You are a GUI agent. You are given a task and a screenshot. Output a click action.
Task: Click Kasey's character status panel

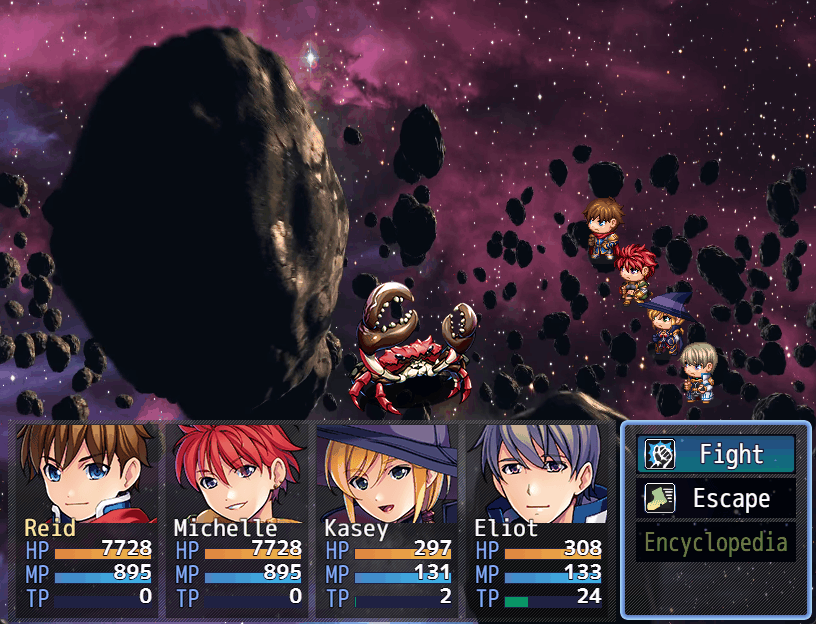[x=388, y=518]
